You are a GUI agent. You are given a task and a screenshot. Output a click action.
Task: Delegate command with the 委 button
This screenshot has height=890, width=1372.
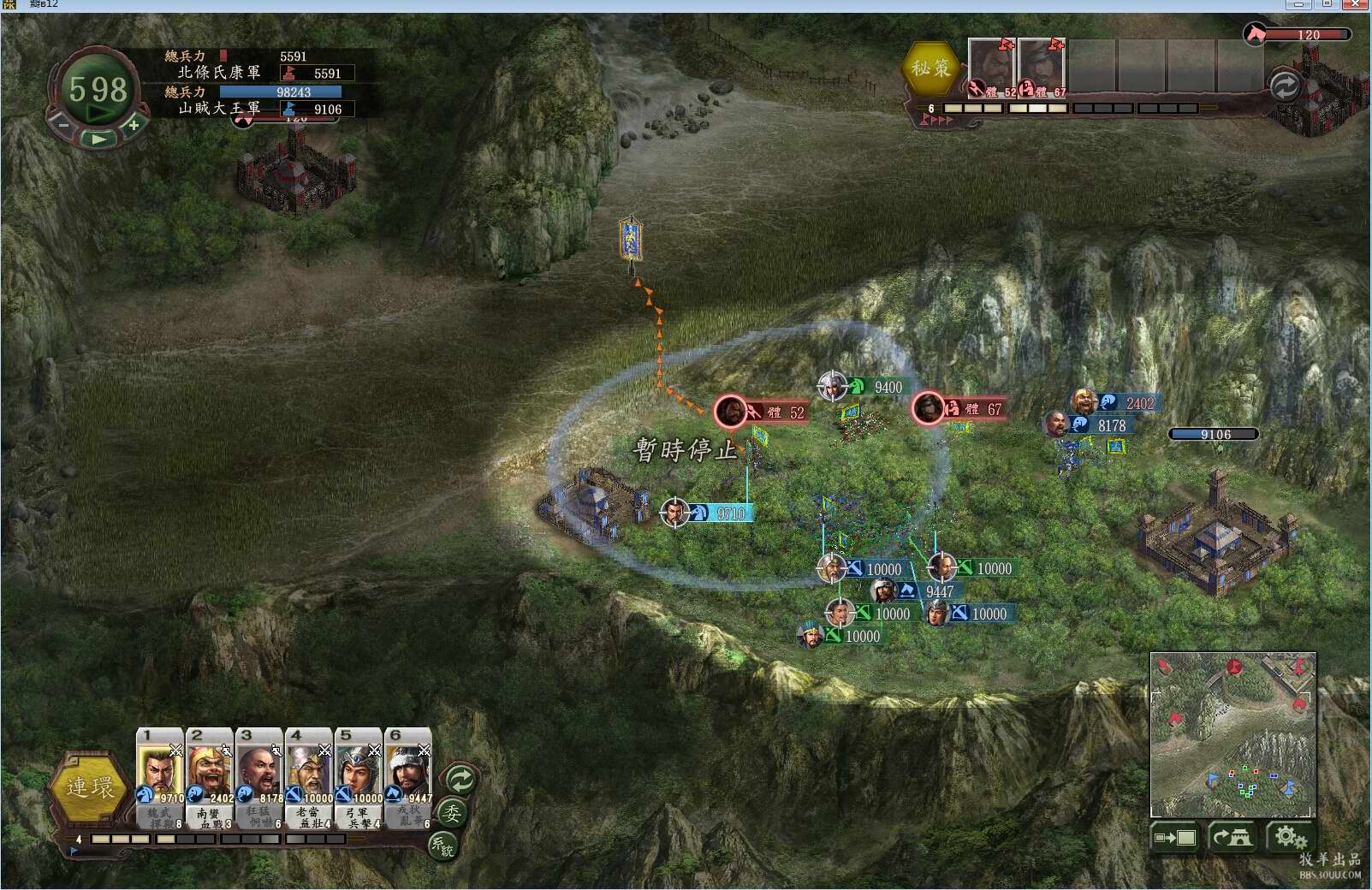[452, 813]
